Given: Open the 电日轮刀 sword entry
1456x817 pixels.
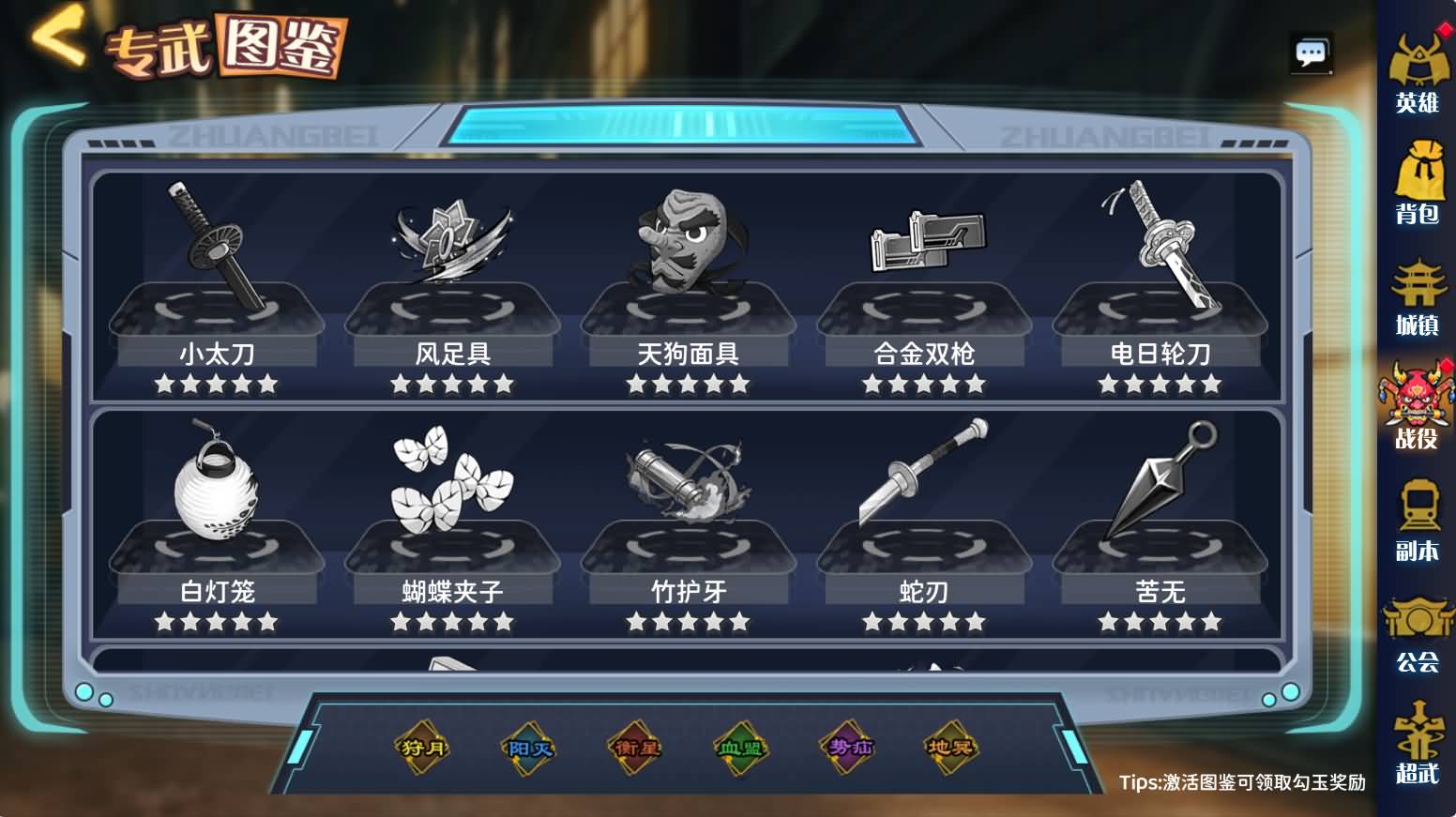Looking at the screenshot, I should coord(1160,281).
